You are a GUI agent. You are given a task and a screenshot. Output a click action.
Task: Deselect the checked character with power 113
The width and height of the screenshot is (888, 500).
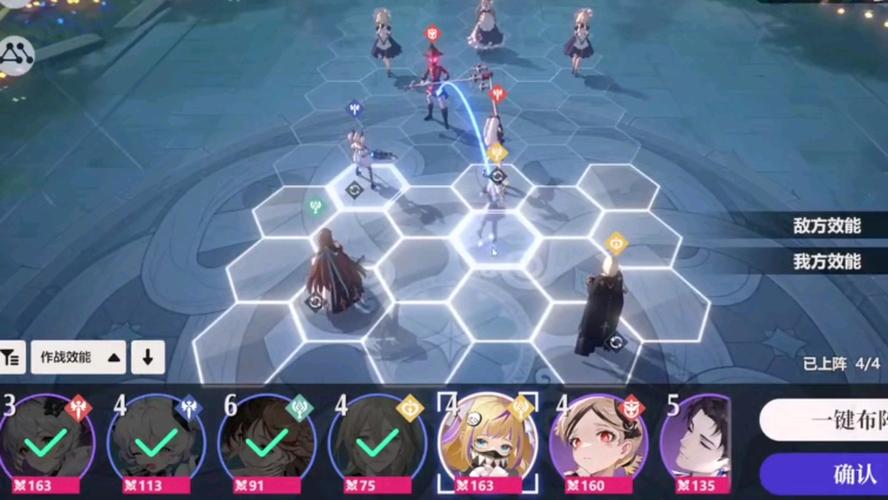click(156, 442)
